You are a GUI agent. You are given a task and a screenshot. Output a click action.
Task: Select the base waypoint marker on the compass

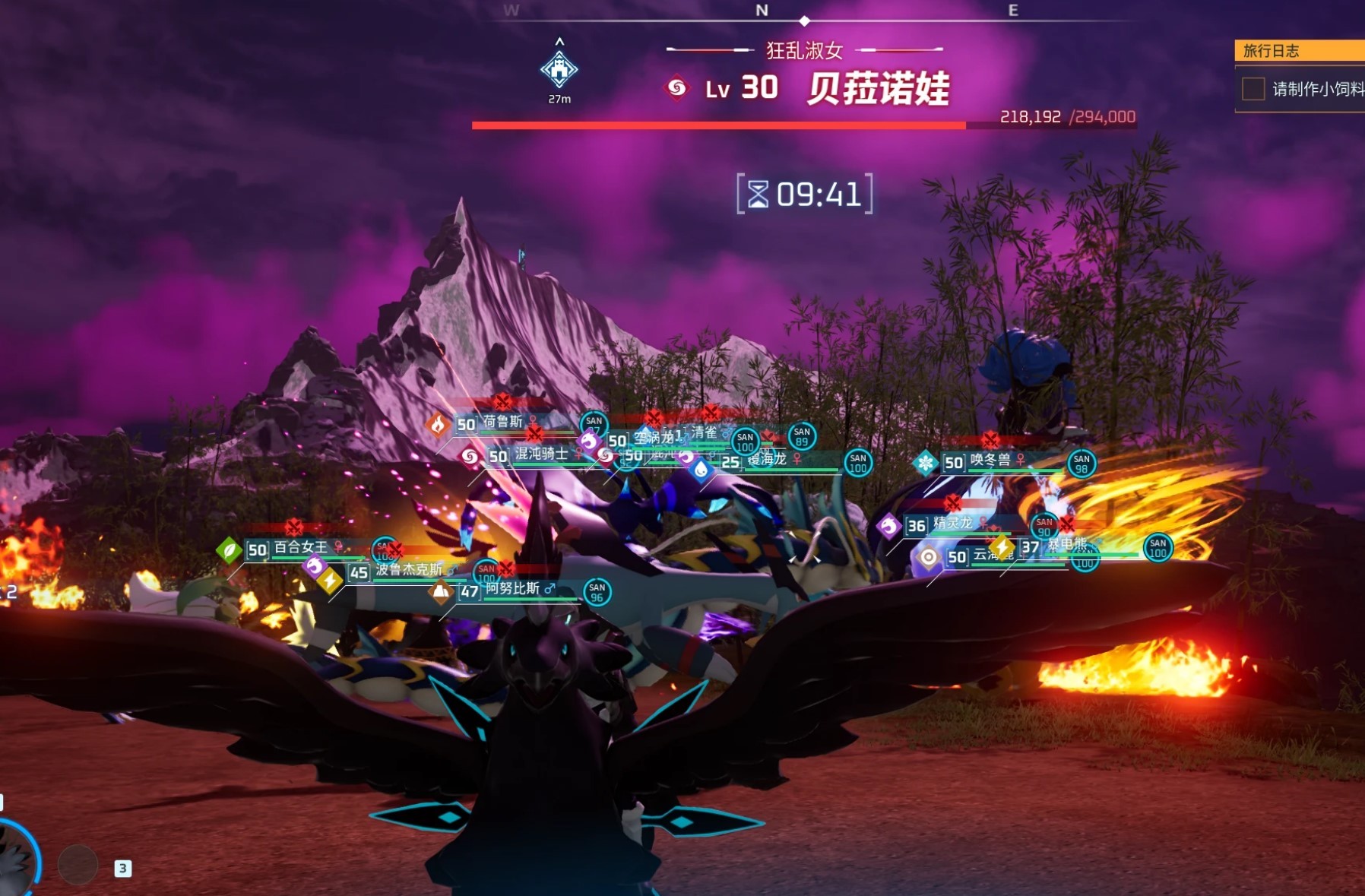click(559, 70)
